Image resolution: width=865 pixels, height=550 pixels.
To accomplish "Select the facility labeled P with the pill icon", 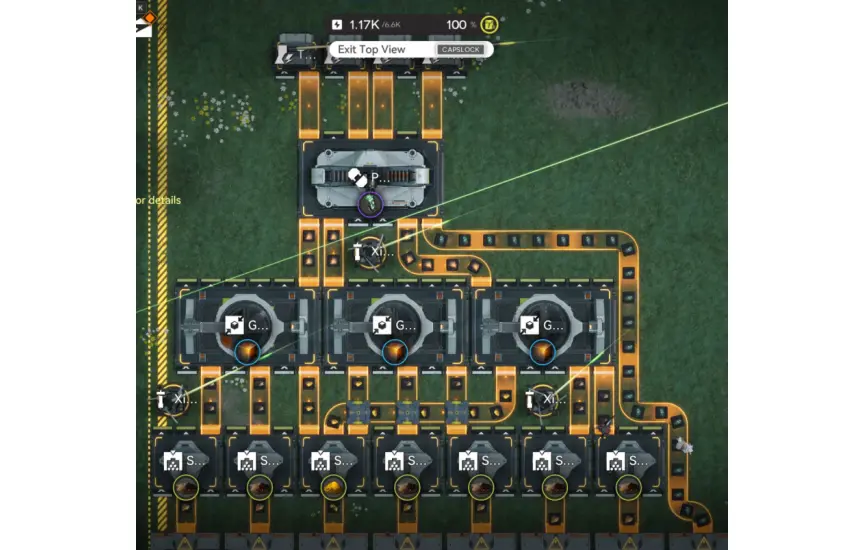I will click(x=370, y=178).
